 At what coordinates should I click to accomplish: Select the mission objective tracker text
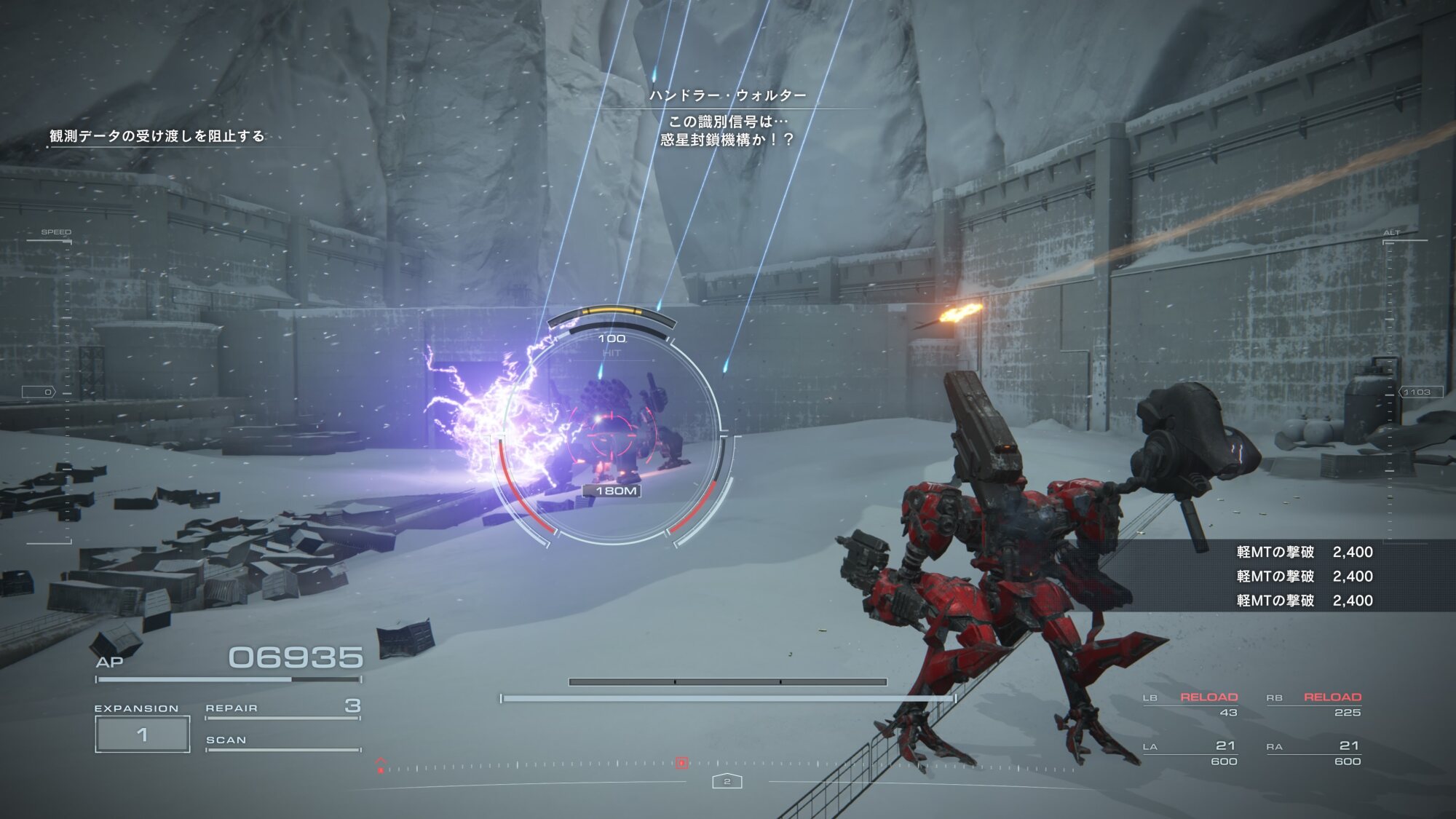[x=157, y=136]
